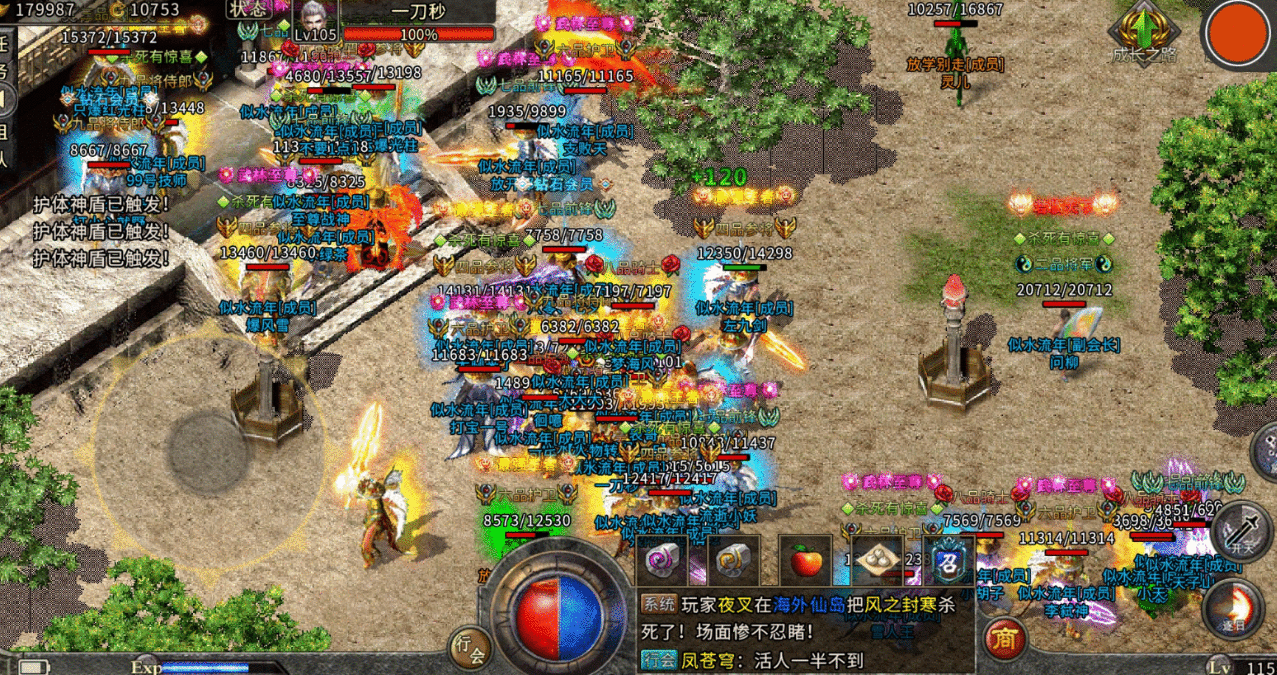1277x675 pixels.
Task: Tap the orange circle button
Action: [1239, 34]
